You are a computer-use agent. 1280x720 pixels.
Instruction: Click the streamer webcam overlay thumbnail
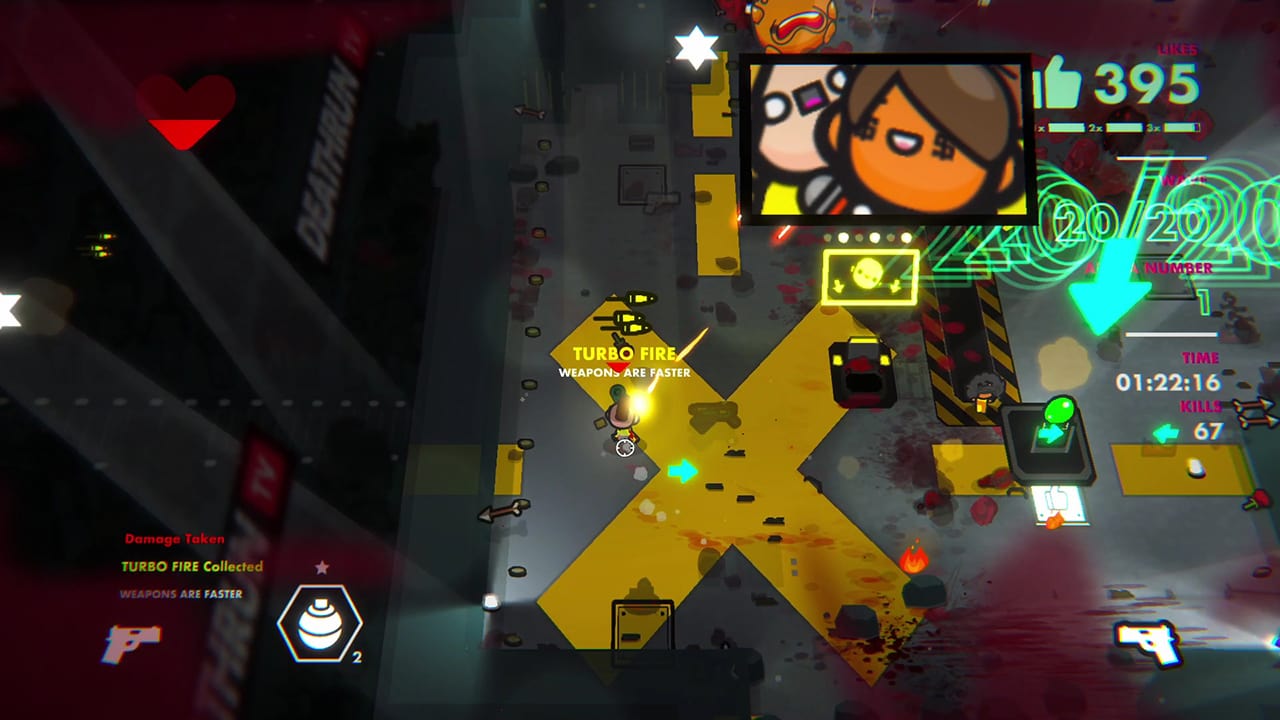tap(886, 137)
